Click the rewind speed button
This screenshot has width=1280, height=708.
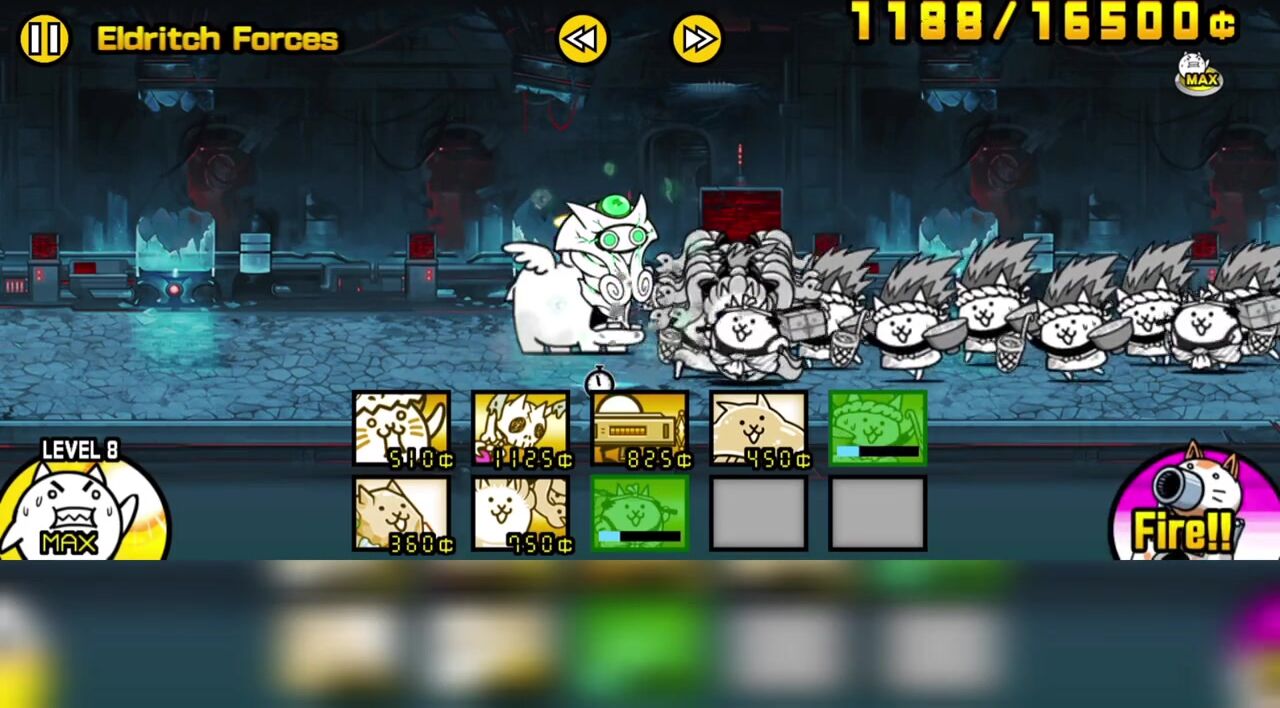[x=582, y=39]
